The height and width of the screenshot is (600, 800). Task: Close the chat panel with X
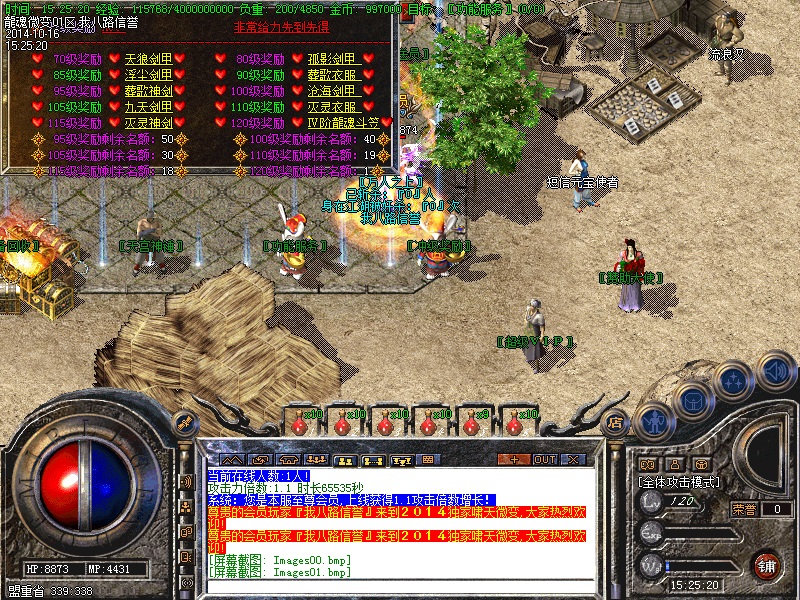tap(575, 459)
